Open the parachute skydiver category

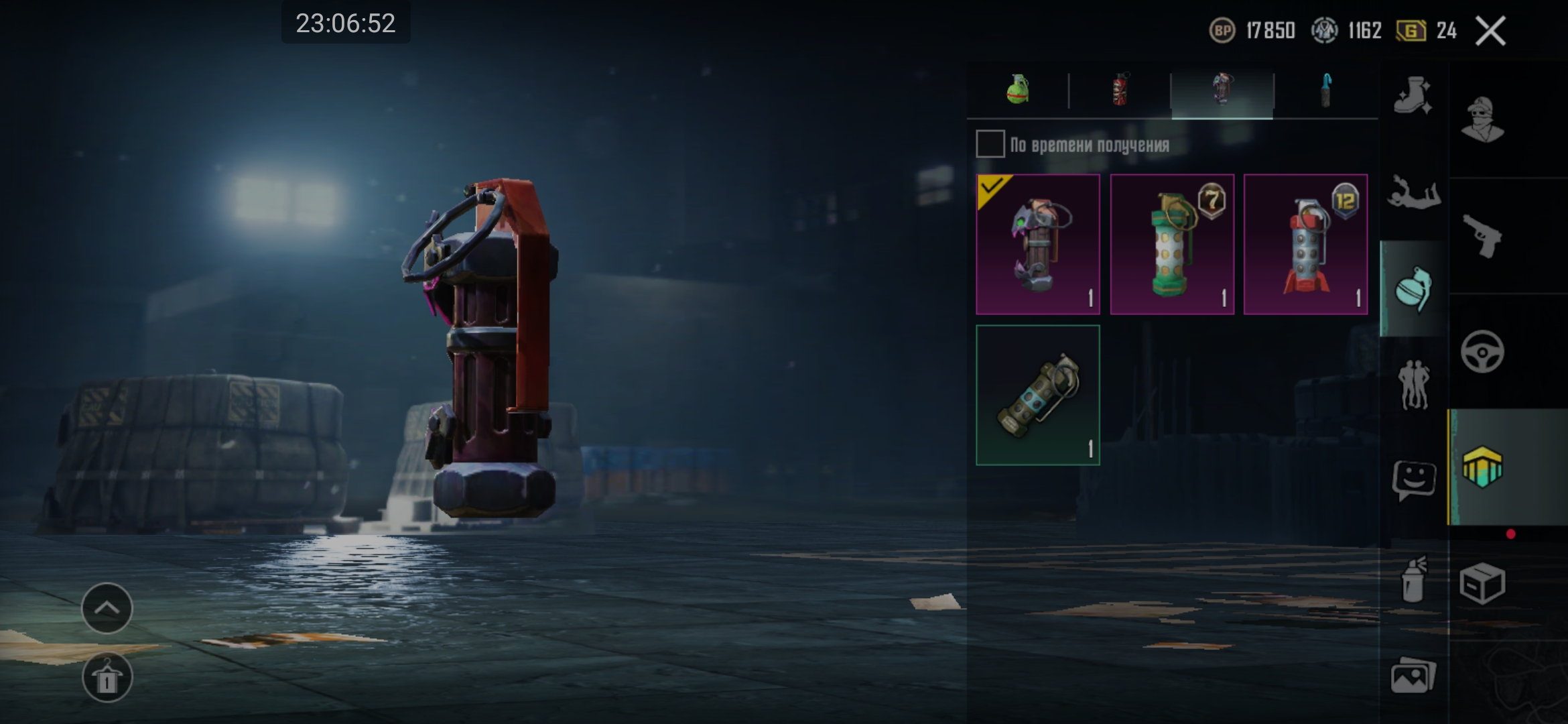1413,193
